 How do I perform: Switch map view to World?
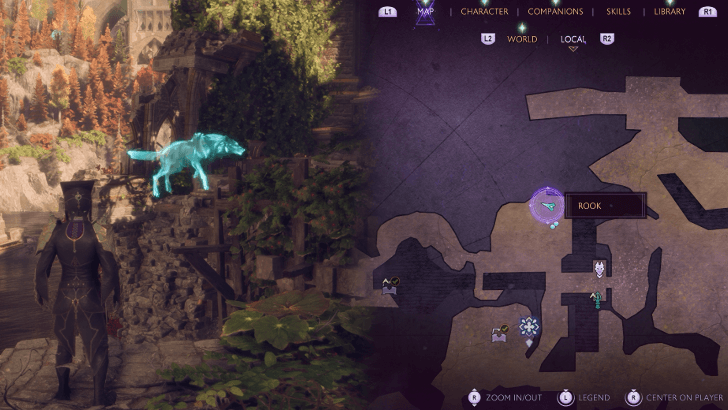coord(522,39)
